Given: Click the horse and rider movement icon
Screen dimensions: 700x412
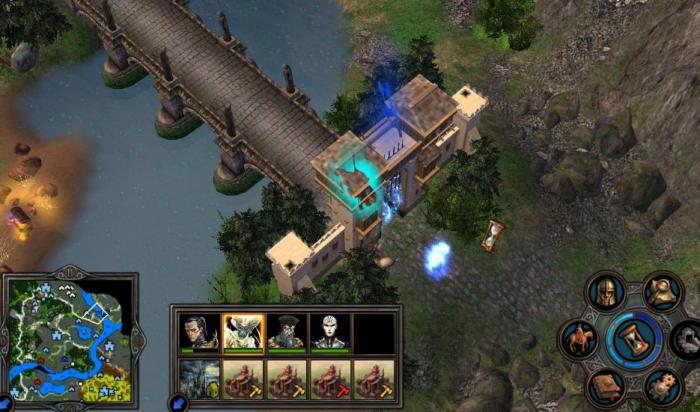Looking at the screenshot, I should pos(580,338).
